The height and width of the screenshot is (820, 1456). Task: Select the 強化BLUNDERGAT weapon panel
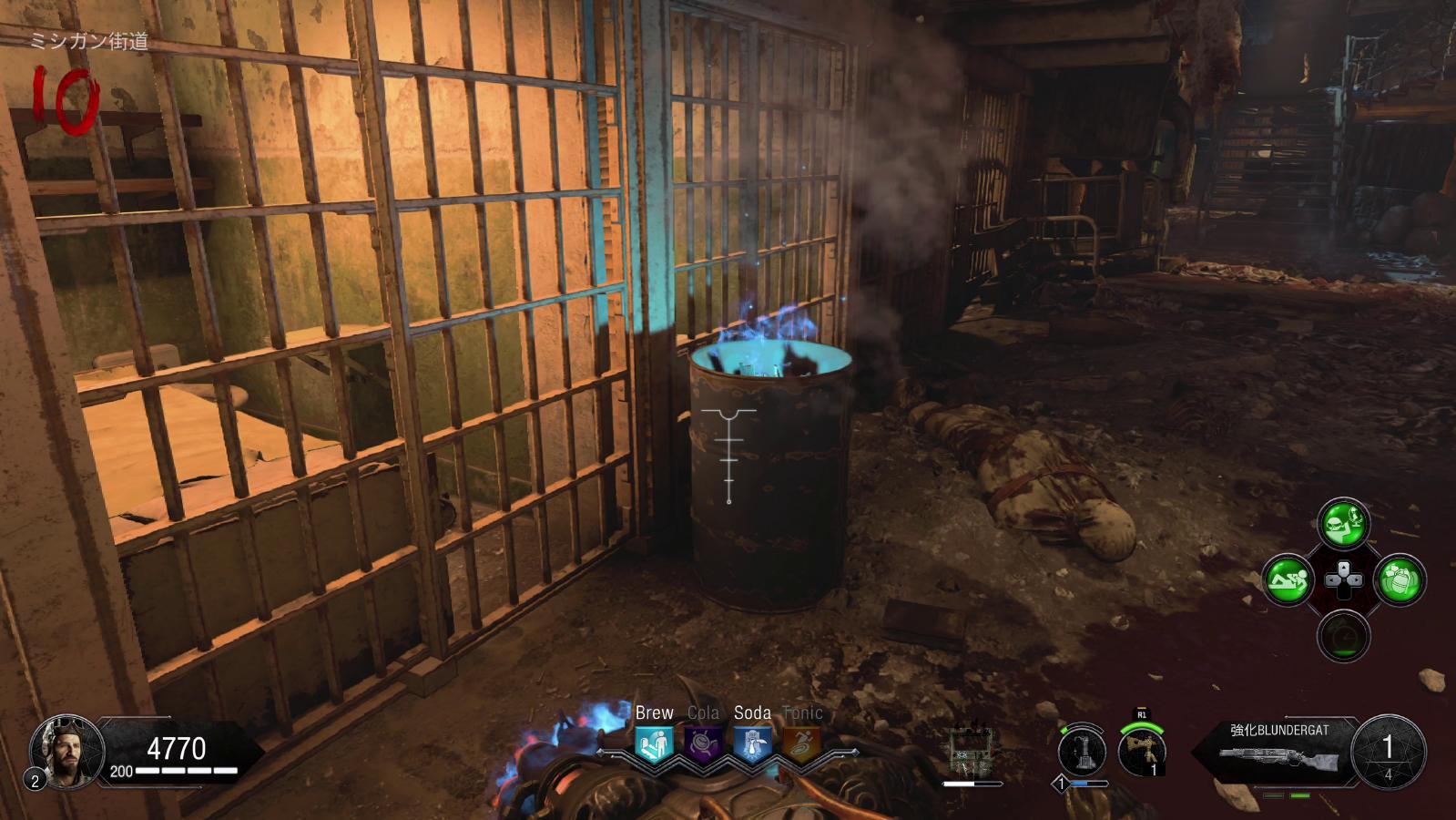1279,751
